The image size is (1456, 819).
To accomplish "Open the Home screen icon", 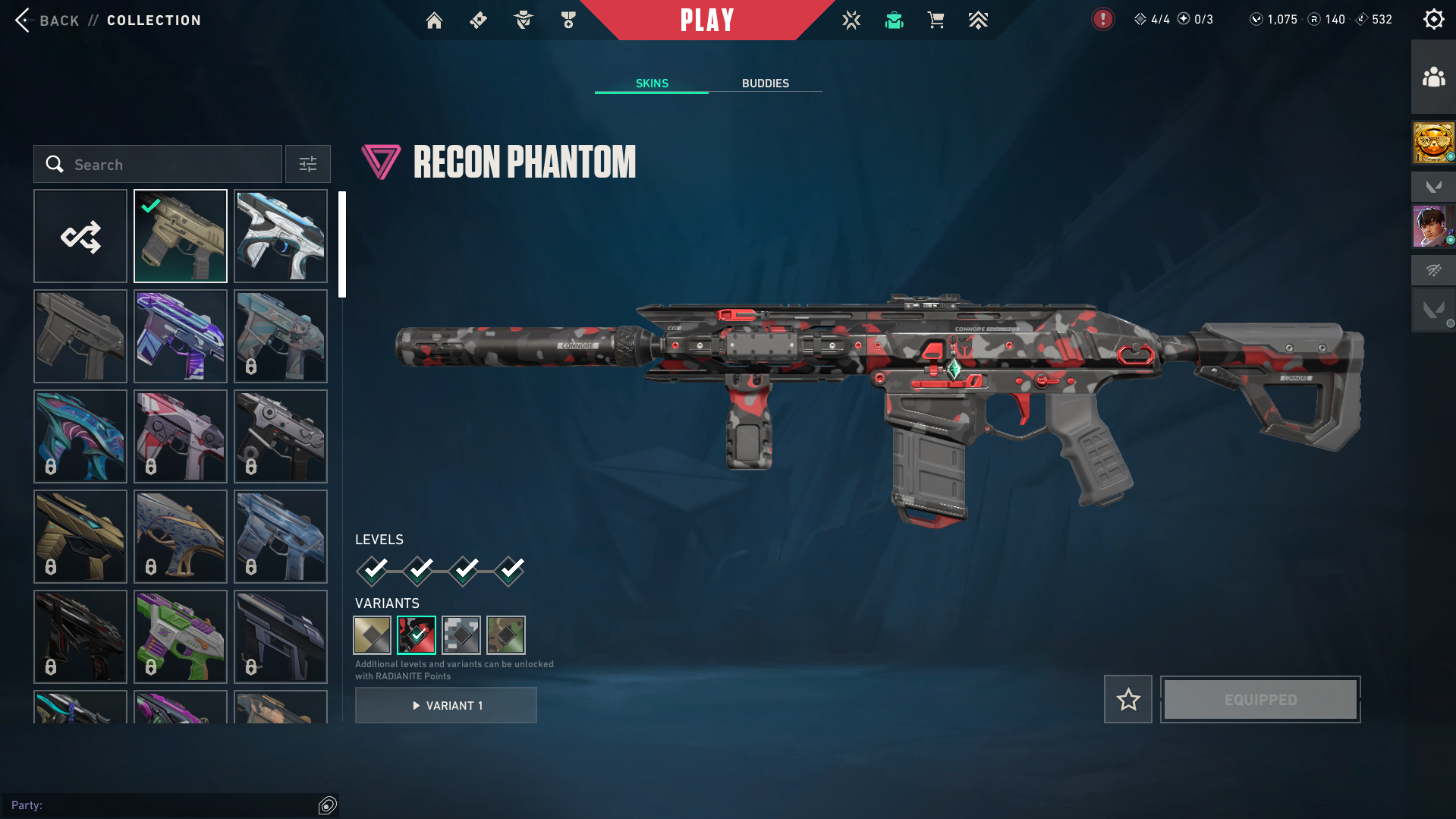I will pyautogui.click(x=434, y=20).
